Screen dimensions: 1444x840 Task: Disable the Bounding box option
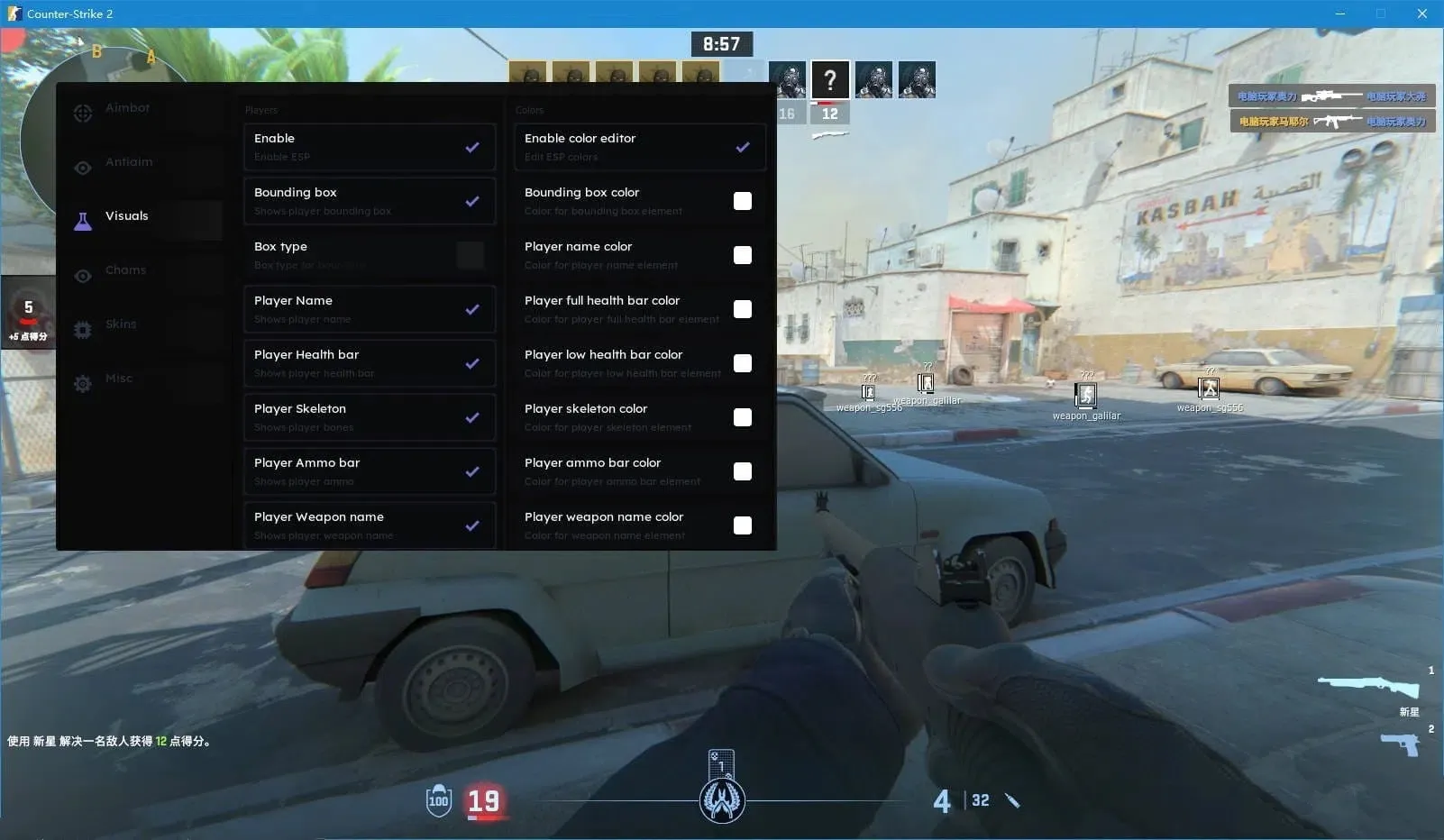472,201
